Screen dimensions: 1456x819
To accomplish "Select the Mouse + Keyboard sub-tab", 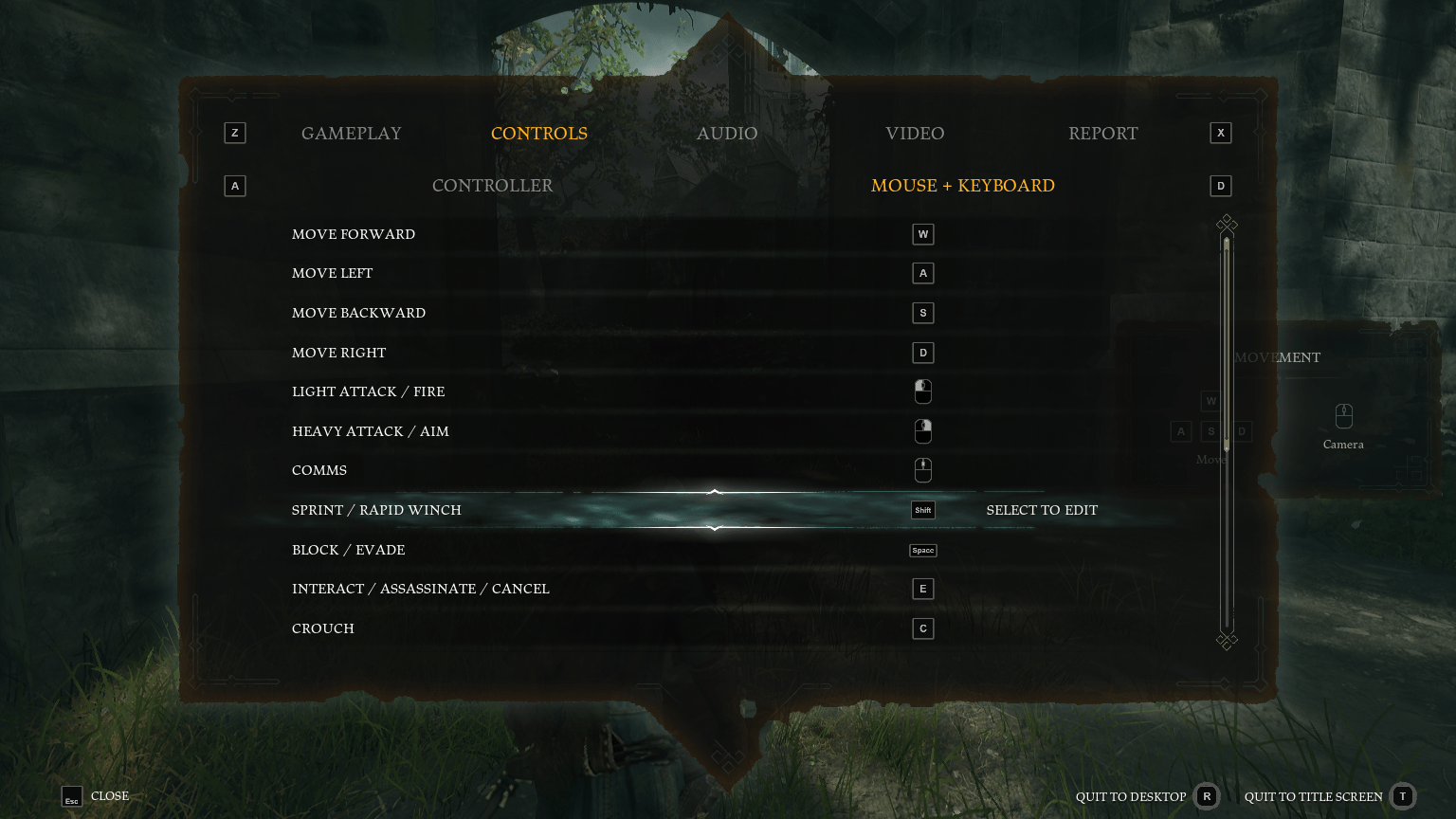I will 962,186.
